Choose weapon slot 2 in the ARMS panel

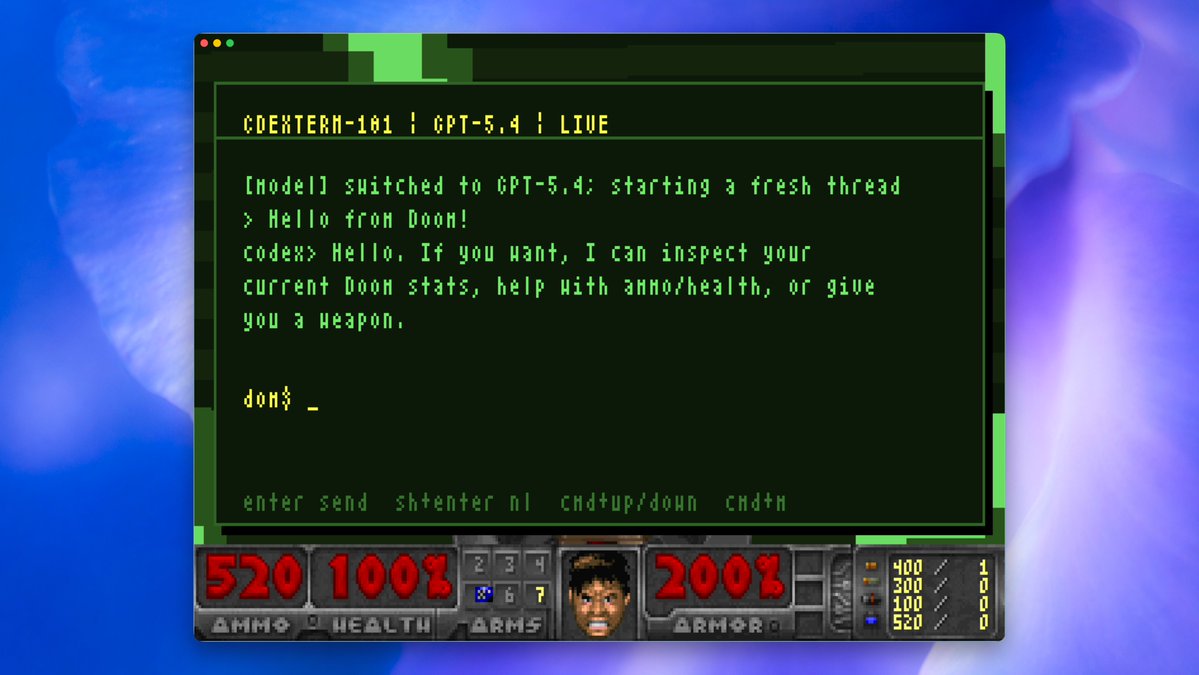tap(480, 566)
